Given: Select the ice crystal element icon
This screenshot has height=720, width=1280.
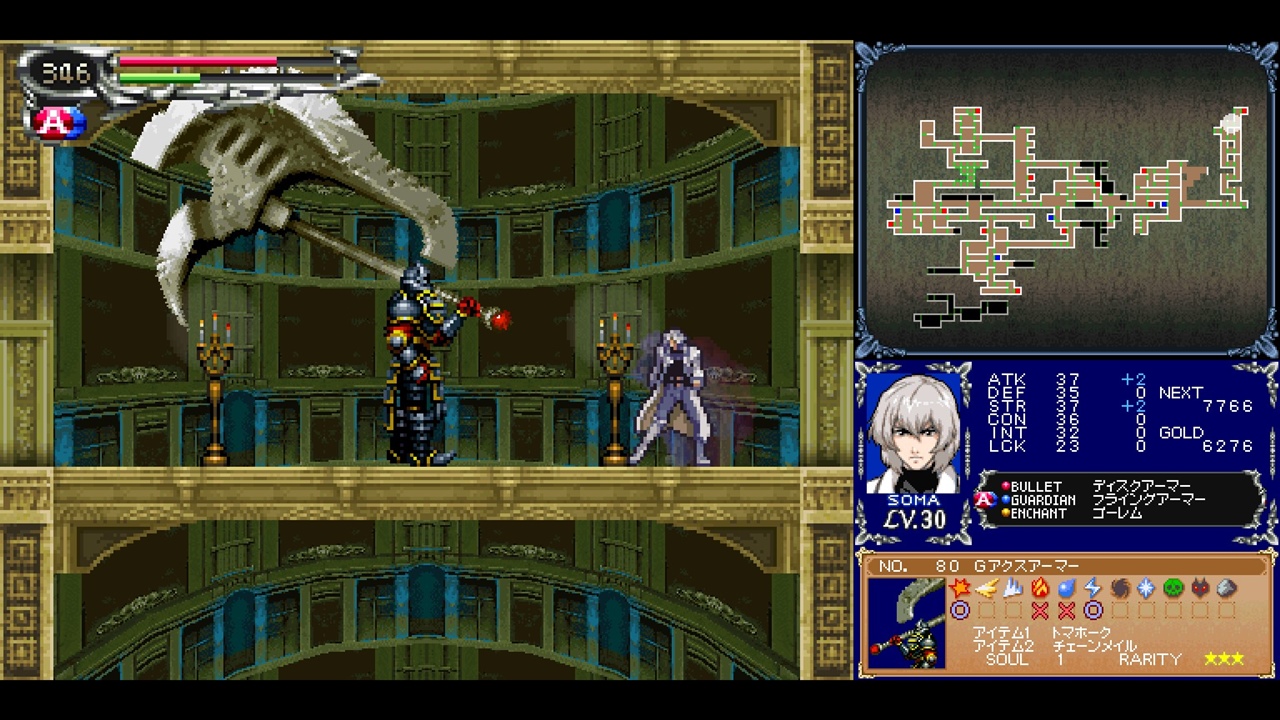Looking at the screenshot, I should pos(1146,588).
